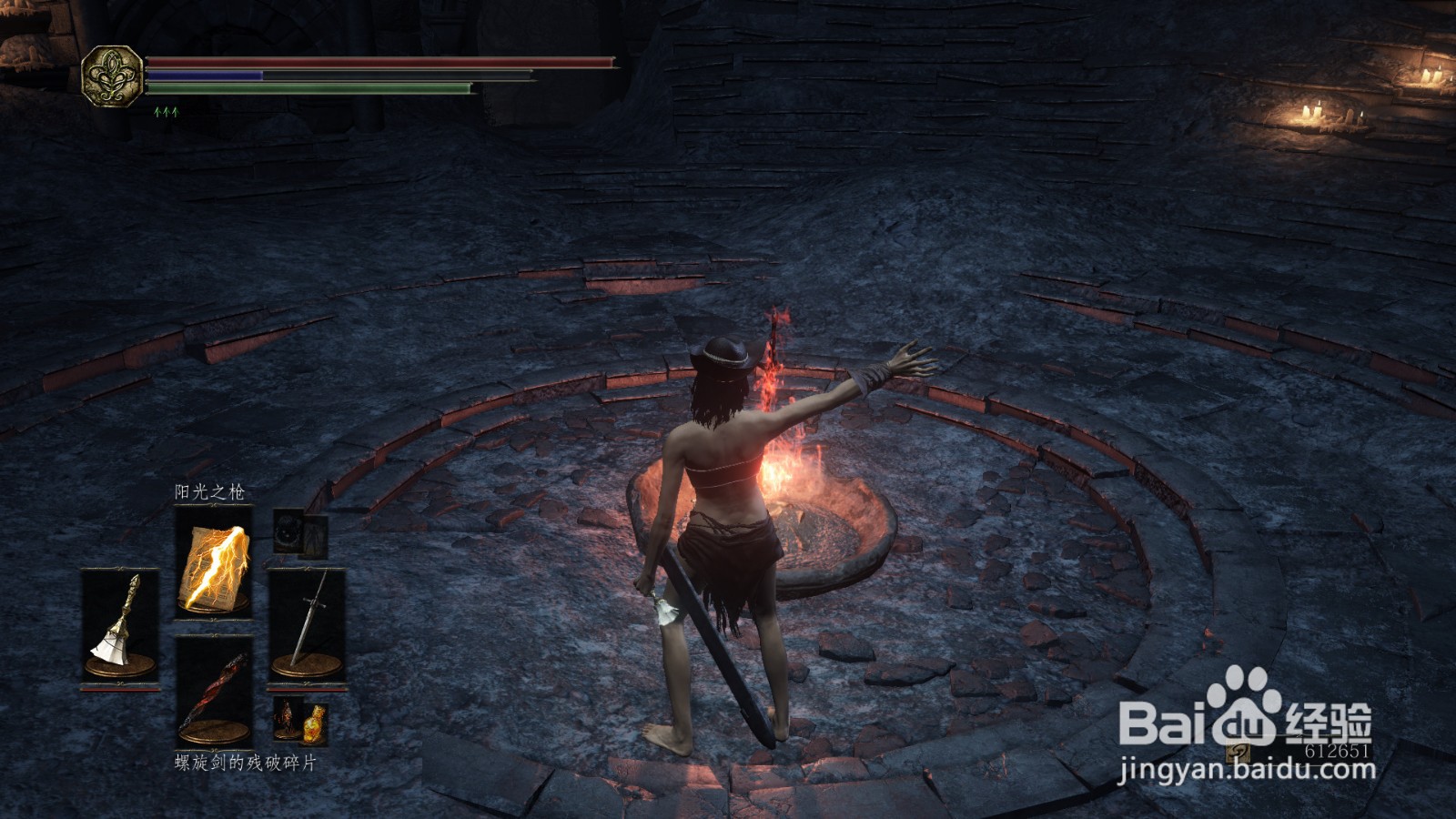Click the golden covenant emblem icon

(x=112, y=76)
